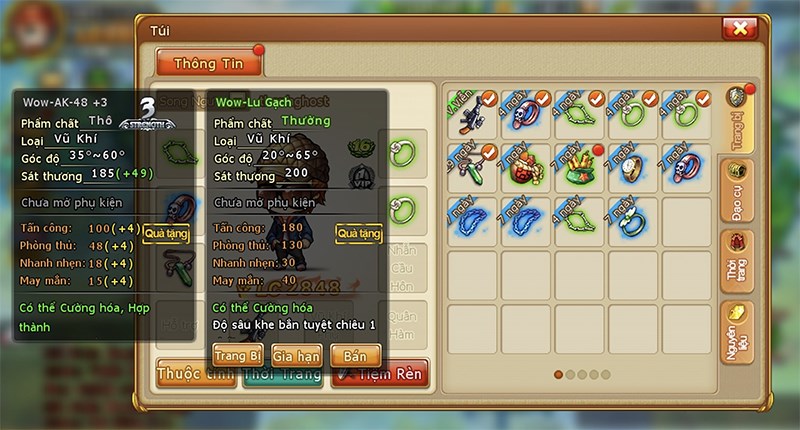Click the Gia hạn renew button
The width and height of the screenshot is (800, 430).
click(x=296, y=354)
